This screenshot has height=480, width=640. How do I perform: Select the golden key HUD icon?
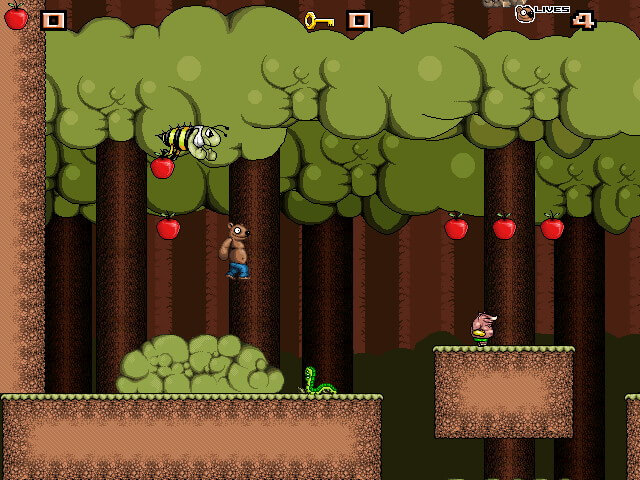point(319,19)
